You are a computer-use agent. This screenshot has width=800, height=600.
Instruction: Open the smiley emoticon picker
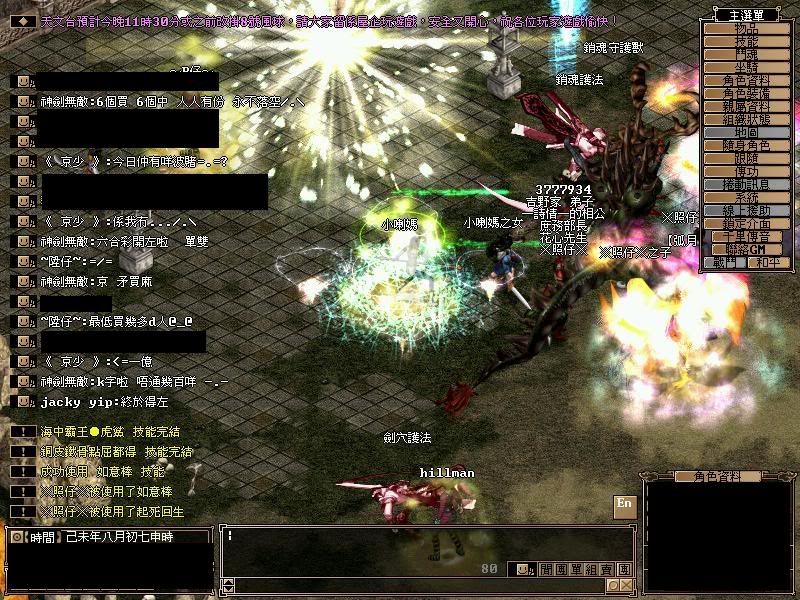[523, 569]
